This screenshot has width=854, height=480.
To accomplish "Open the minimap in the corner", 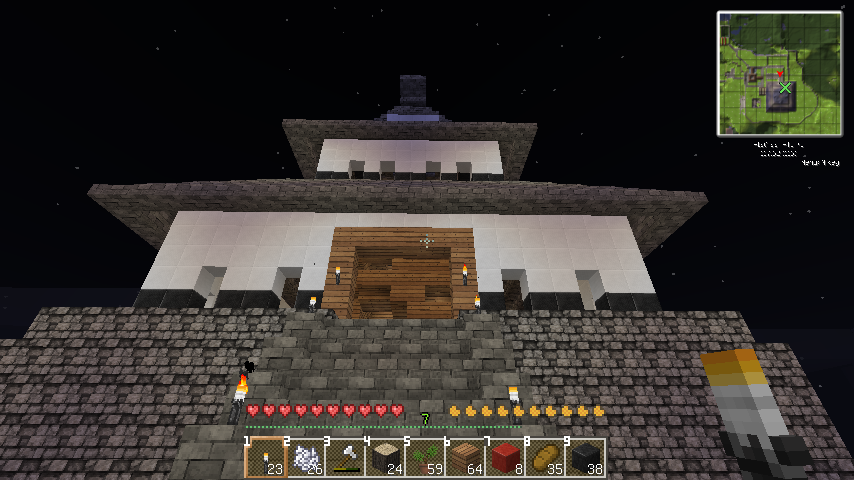I will point(779,73).
